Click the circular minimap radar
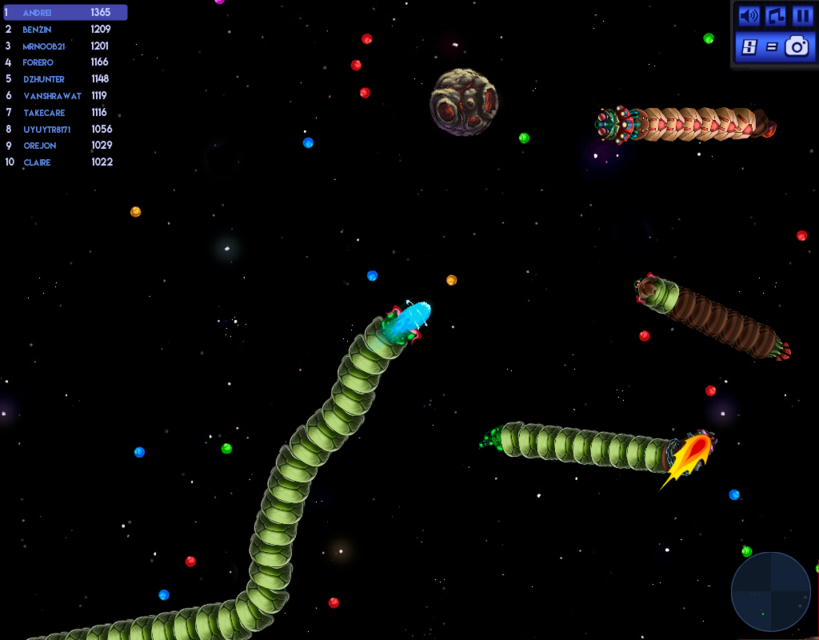 point(771,592)
